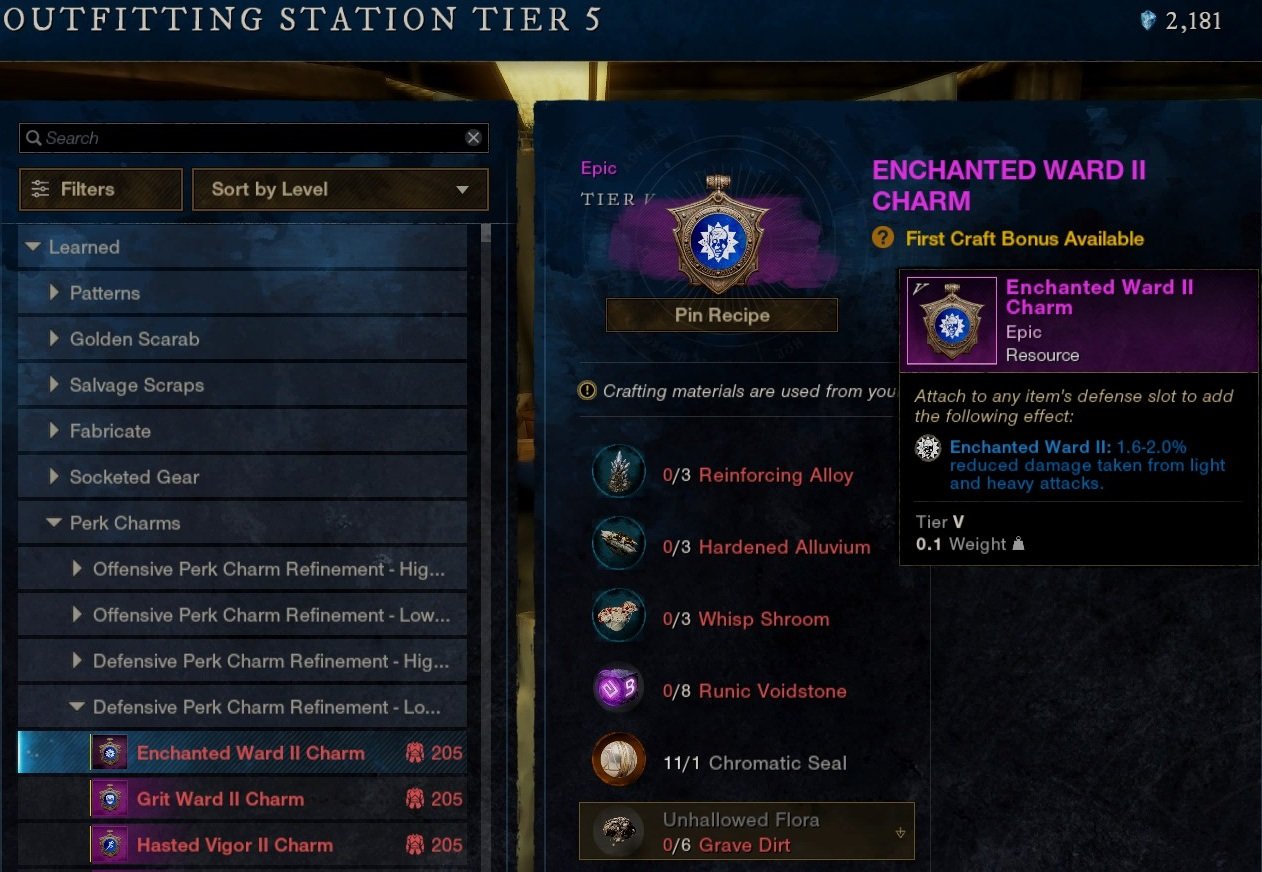Click the Chromatic Seal ingredient icon
The height and width of the screenshot is (872, 1262).
coord(617,762)
